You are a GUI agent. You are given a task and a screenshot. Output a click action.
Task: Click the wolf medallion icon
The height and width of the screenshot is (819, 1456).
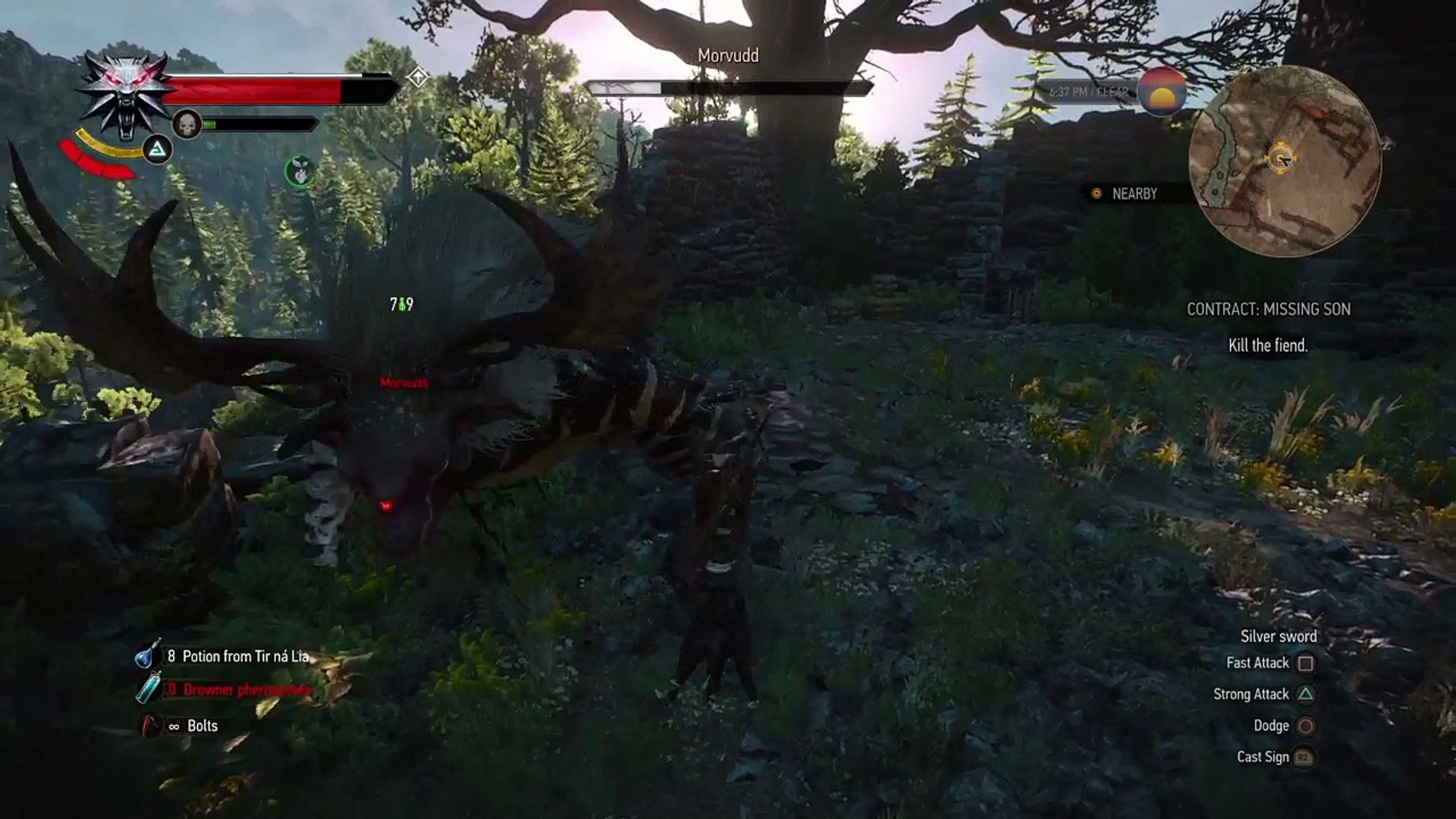point(126,93)
